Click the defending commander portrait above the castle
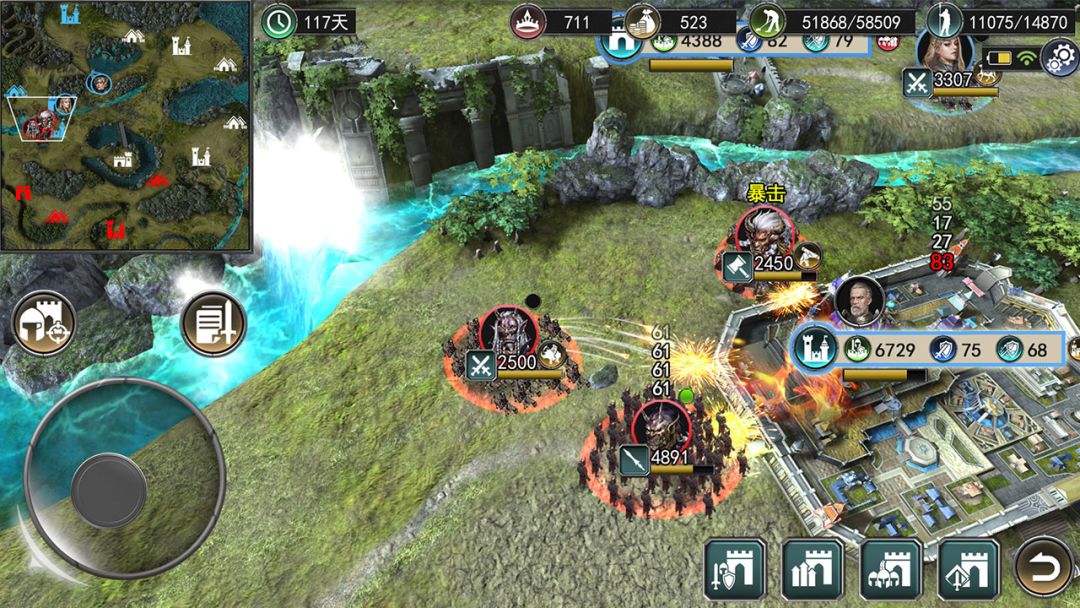This screenshot has height=608, width=1080. pyautogui.click(x=858, y=302)
